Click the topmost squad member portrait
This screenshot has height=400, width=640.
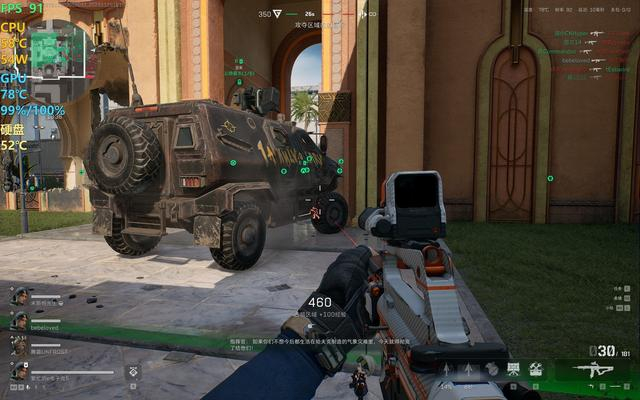pos(19,296)
